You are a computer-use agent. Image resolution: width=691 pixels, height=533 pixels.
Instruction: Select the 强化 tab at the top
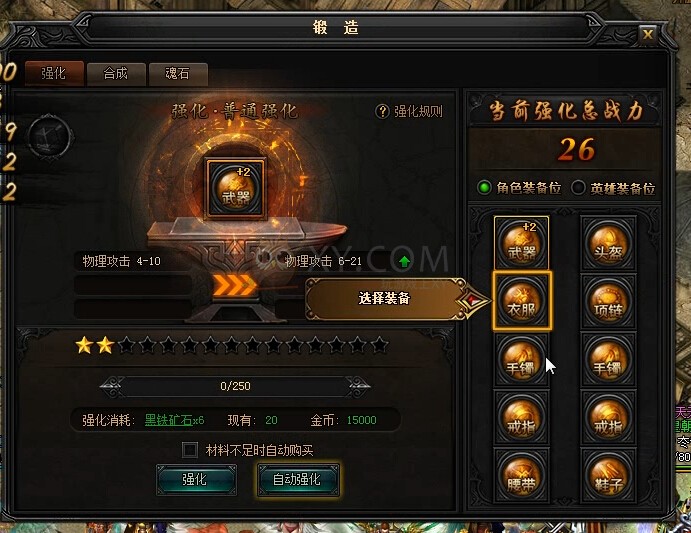coord(54,73)
